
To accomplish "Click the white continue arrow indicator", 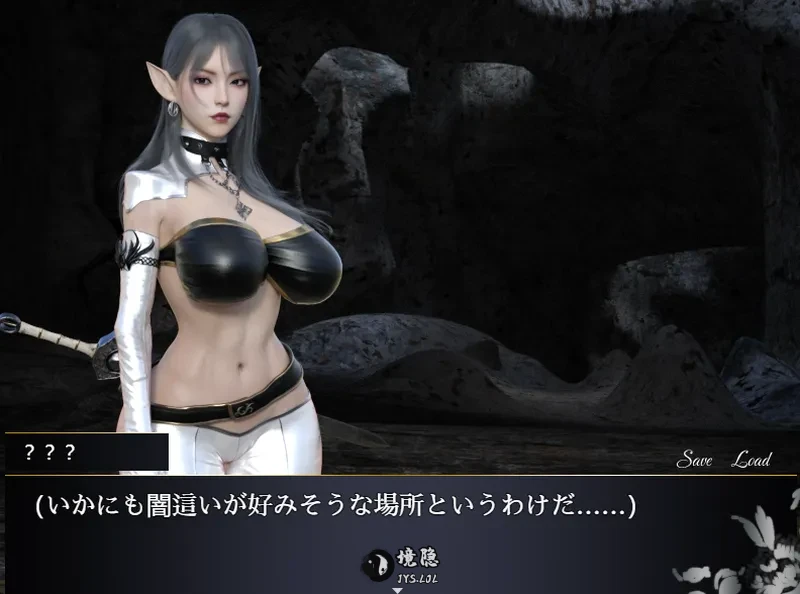I will 397,590.
